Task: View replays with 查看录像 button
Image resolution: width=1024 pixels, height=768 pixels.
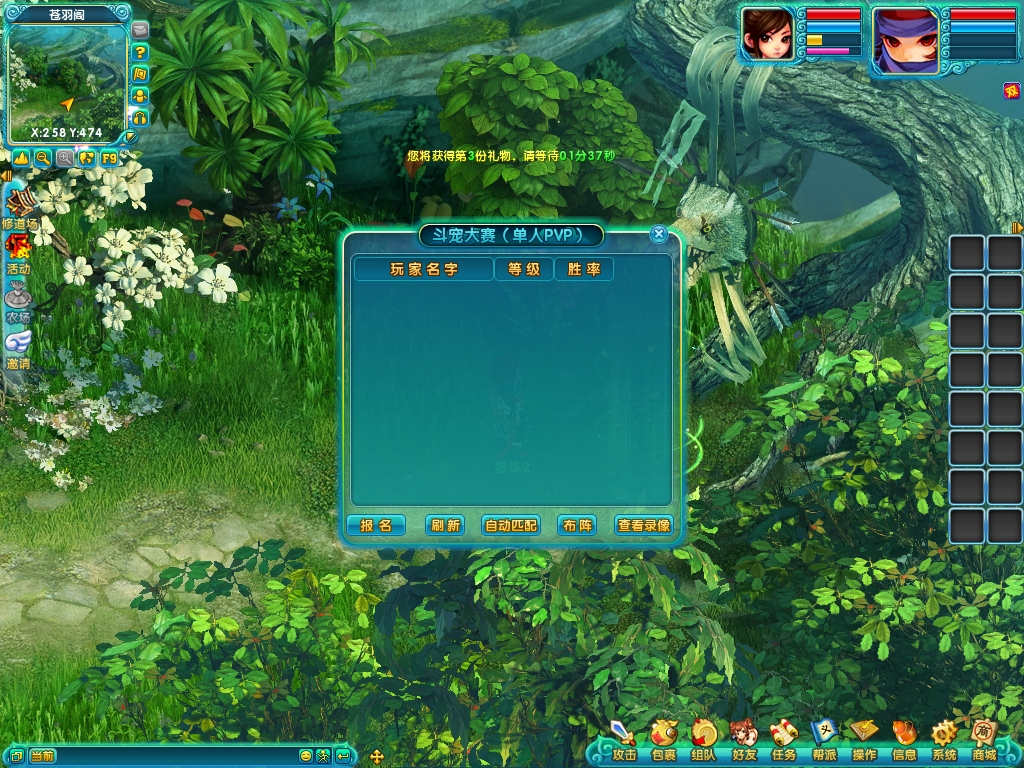Action: point(644,525)
